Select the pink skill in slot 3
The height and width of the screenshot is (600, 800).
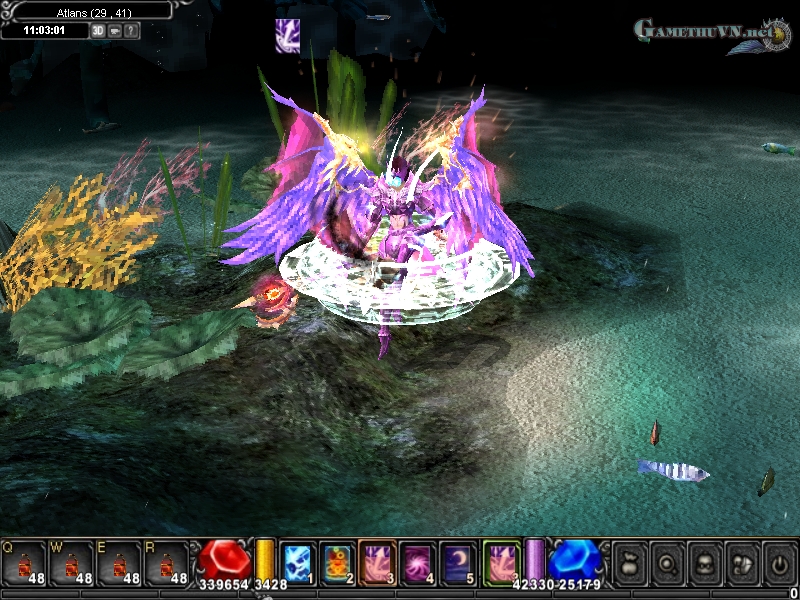(379, 562)
